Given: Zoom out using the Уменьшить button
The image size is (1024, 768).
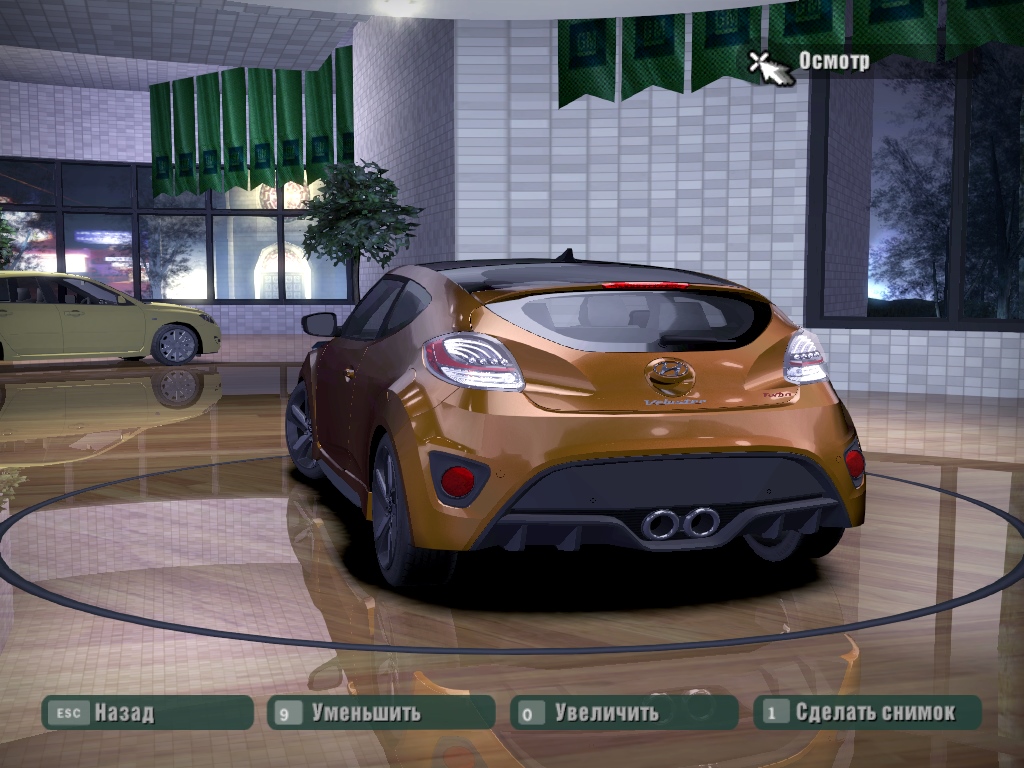Looking at the screenshot, I should (381, 713).
